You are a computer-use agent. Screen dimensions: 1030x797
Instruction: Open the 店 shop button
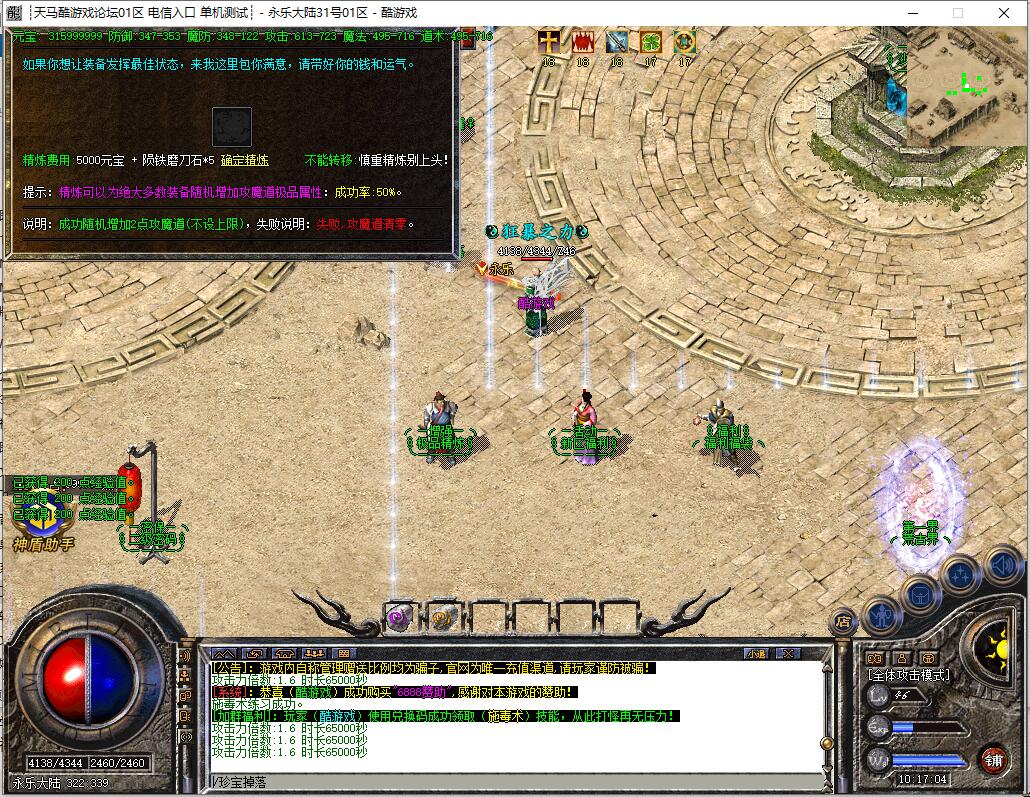tap(844, 621)
